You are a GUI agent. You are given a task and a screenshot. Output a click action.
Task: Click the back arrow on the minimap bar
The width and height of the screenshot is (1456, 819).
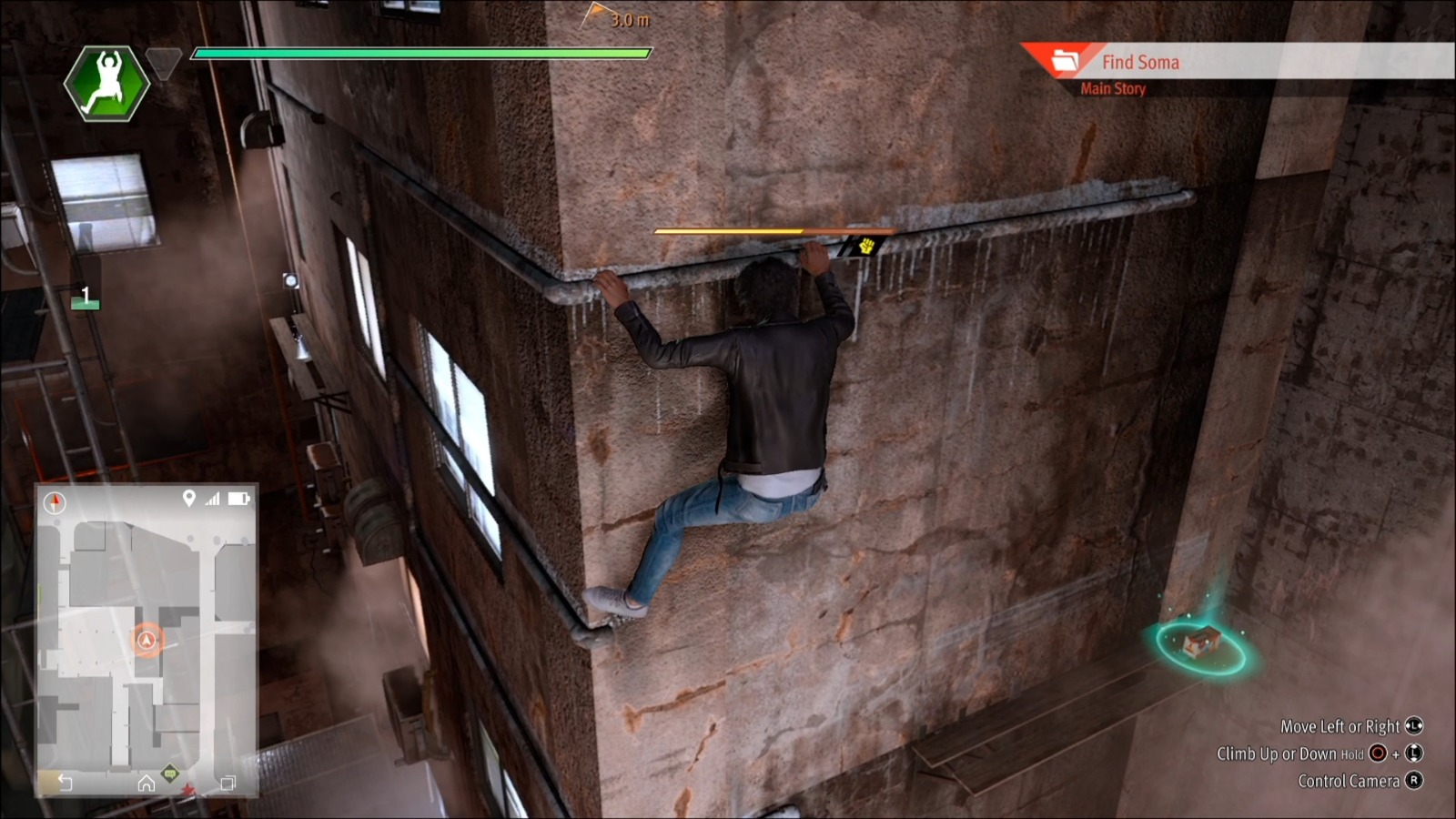click(x=65, y=783)
